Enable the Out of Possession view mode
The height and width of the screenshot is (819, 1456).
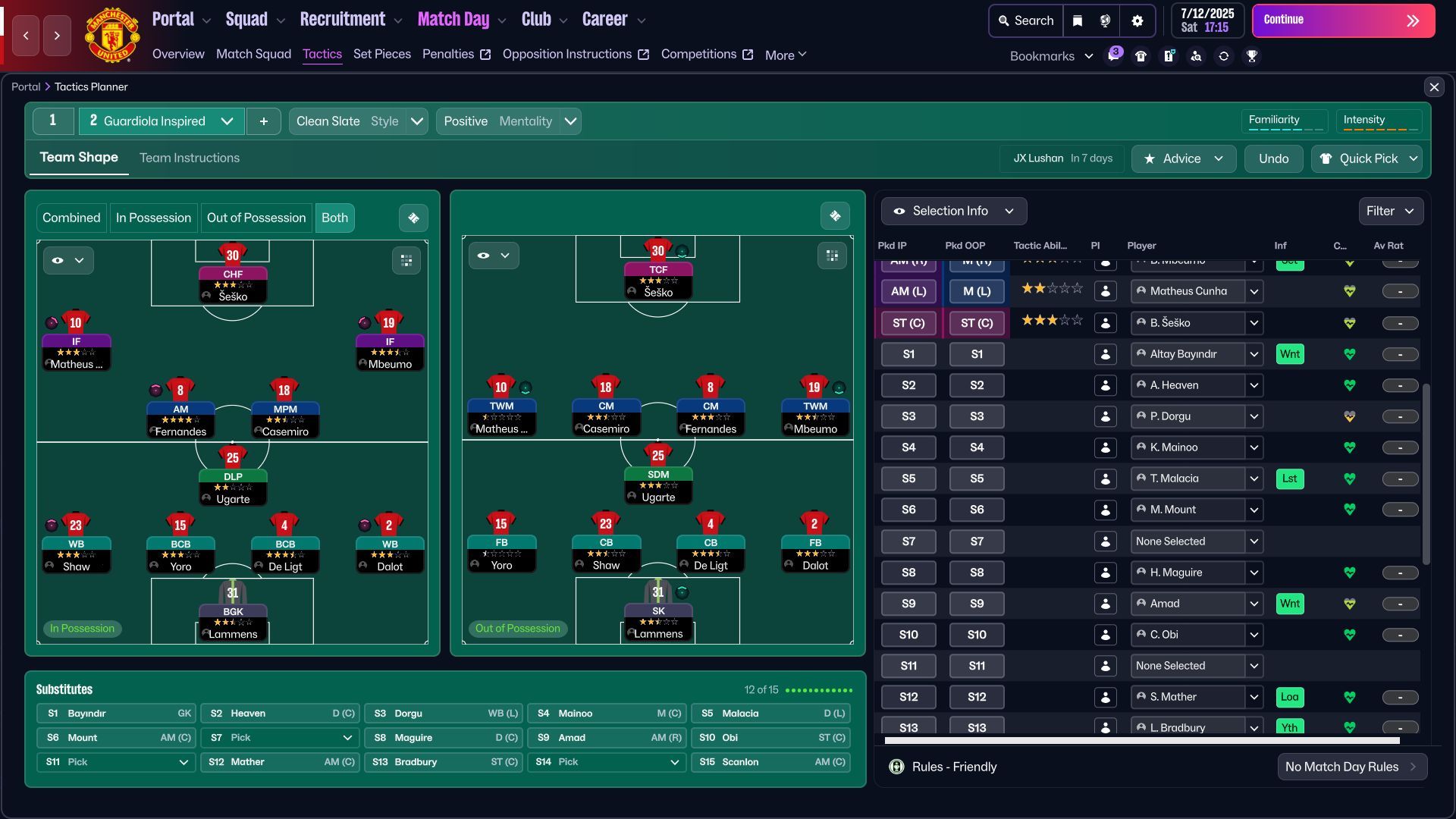(256, 218)
